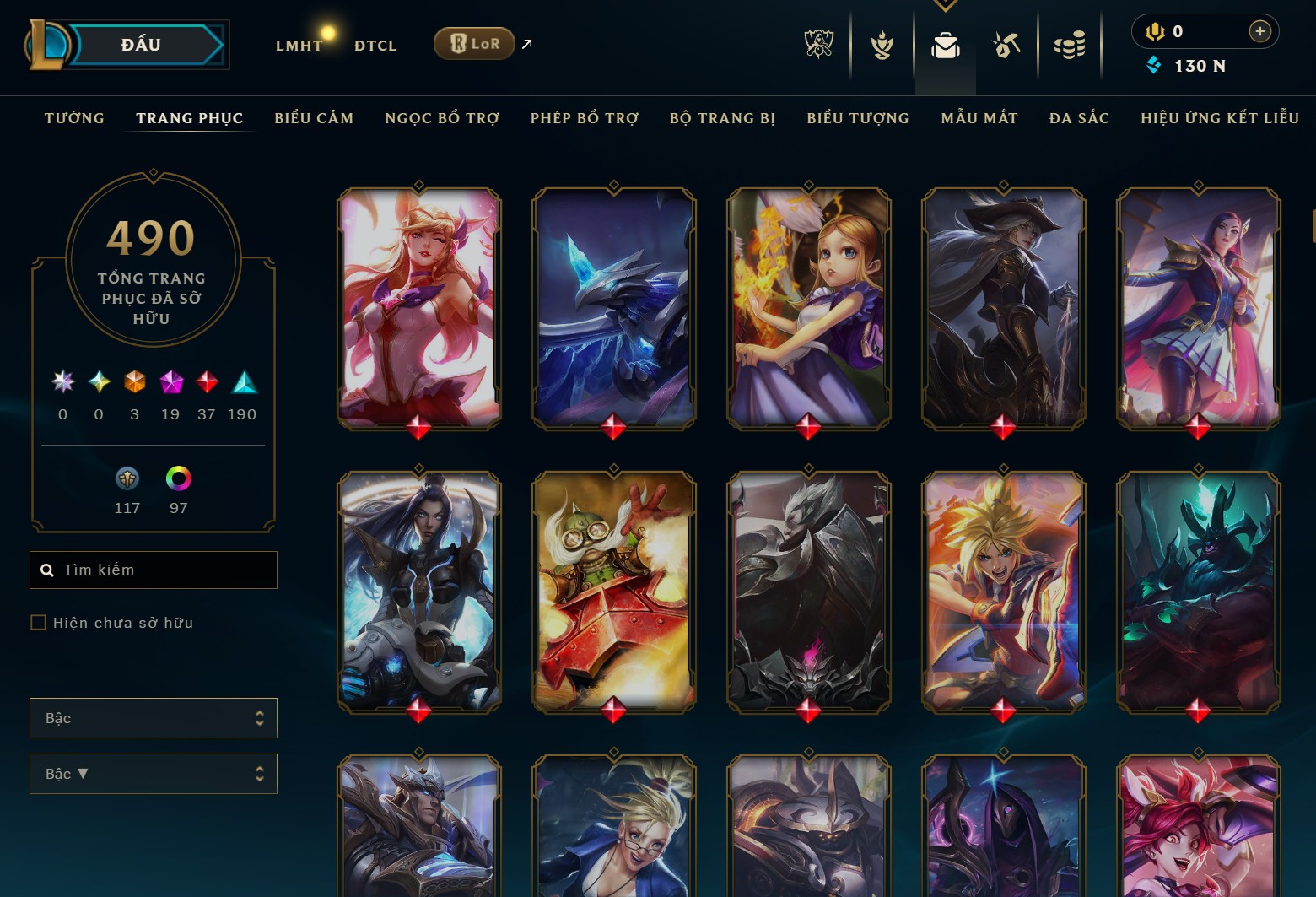Viewport: 1316px width, 897px height.
Task: Click the League of Legends logo
Action: (x=49, y=44)
